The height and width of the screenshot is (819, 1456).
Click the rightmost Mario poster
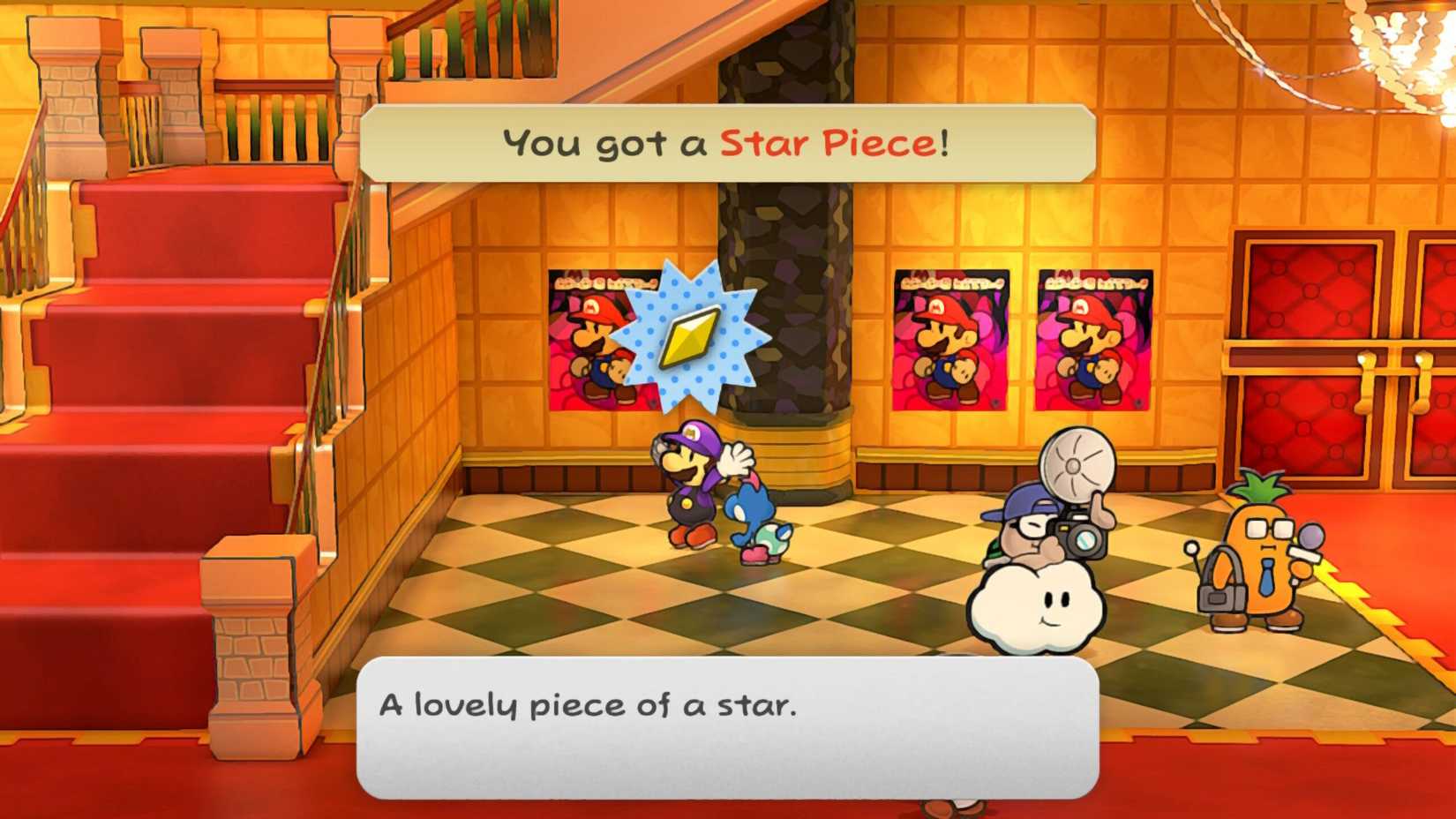[1094, 340]
